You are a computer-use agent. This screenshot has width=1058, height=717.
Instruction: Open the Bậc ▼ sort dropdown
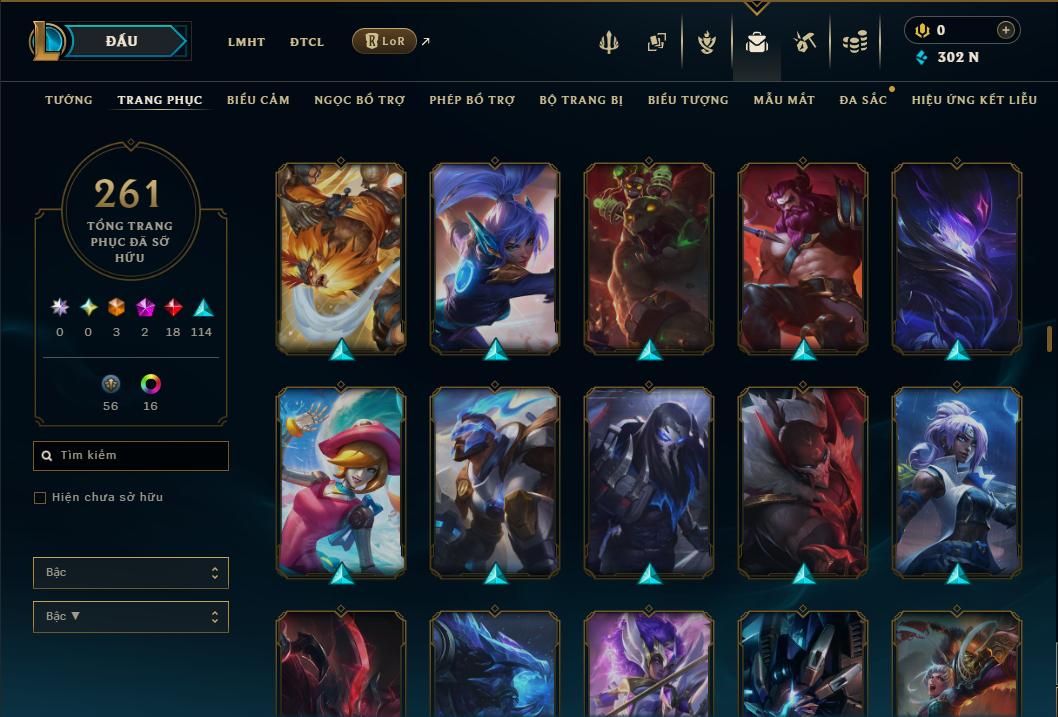pos(131,617)
